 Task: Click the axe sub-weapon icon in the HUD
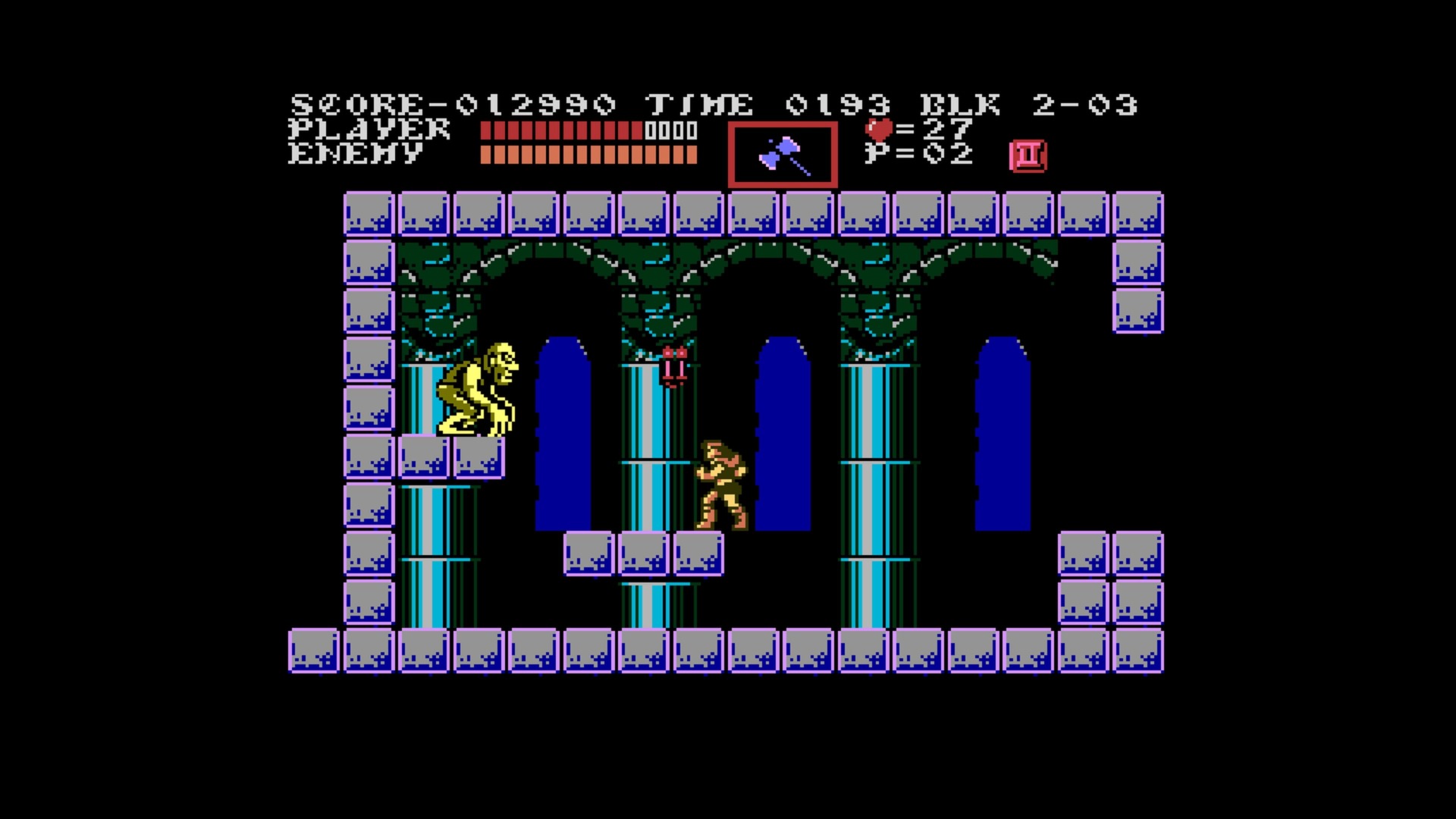[x=783, y=154]
